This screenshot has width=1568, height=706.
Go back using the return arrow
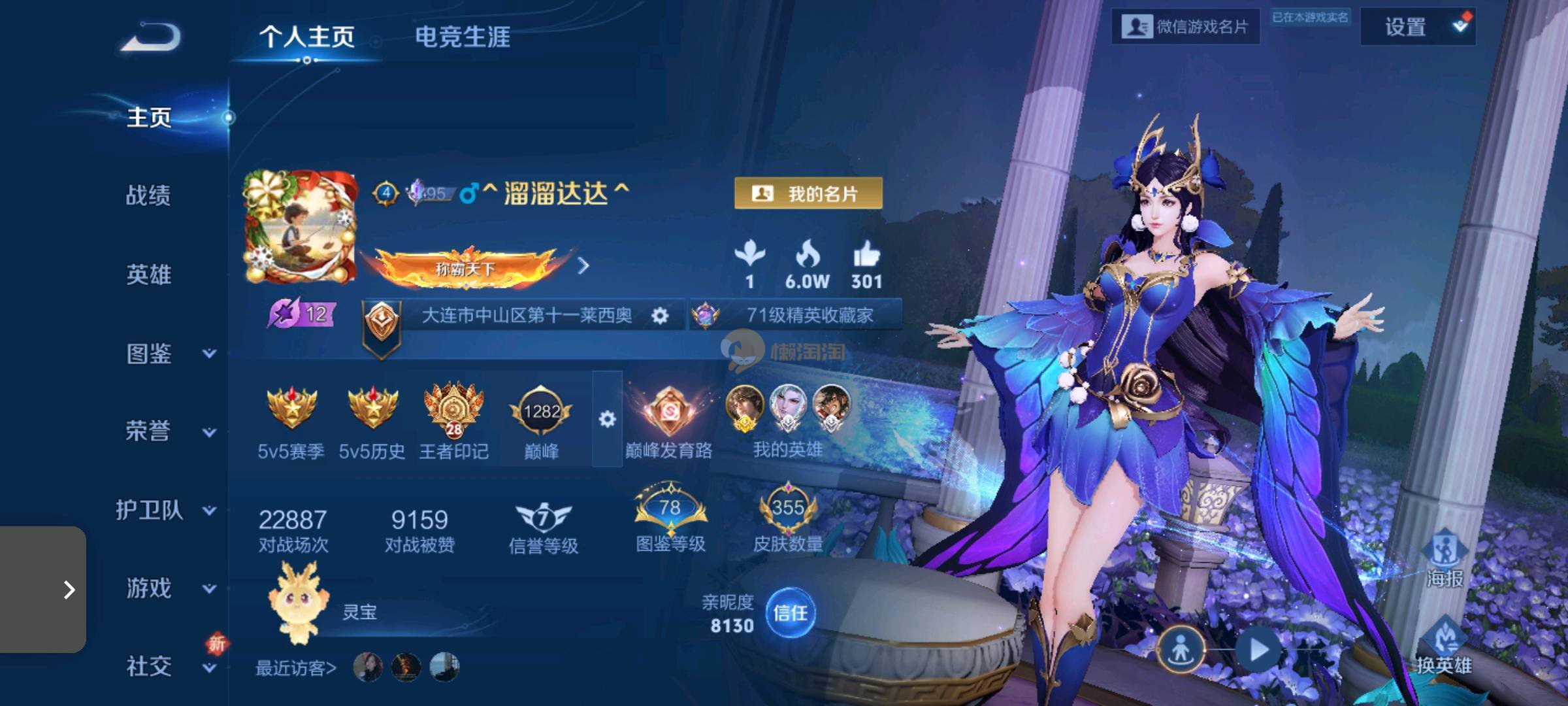pyautogui.click(x=151, y=37)
